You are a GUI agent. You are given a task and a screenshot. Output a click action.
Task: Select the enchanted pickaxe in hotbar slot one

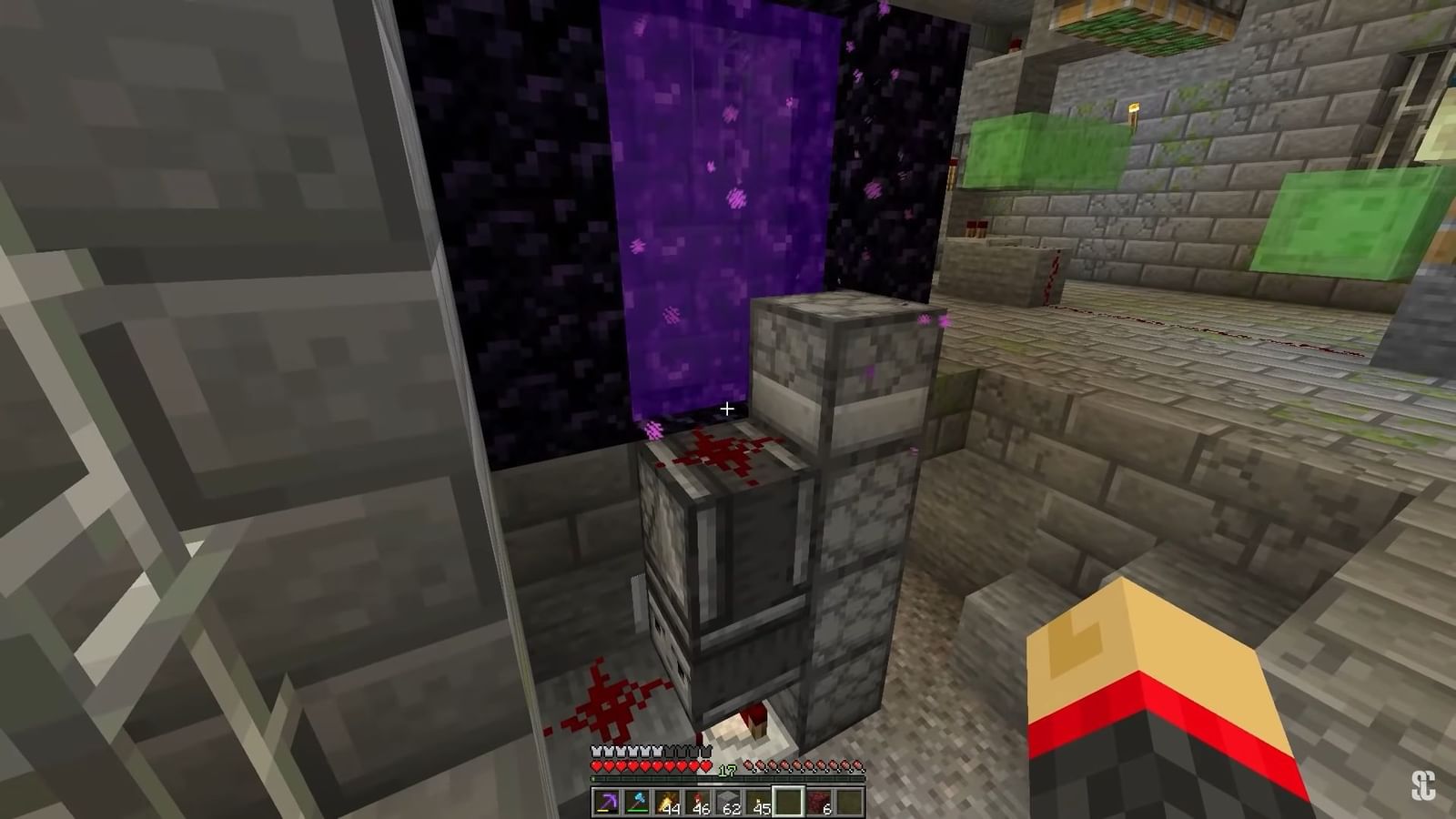(606, 801)
